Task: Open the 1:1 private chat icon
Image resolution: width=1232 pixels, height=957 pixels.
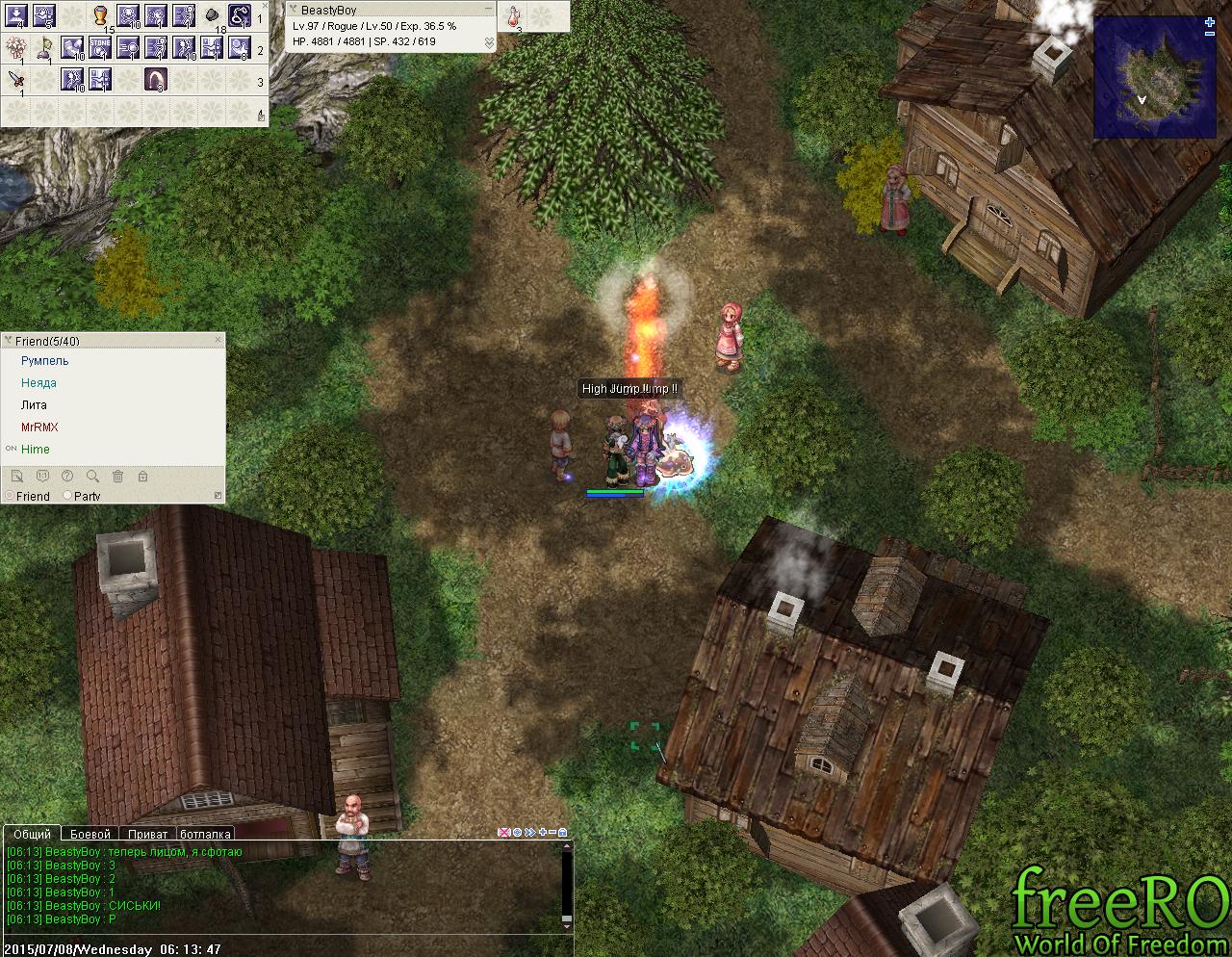Action: coord(42,476)
